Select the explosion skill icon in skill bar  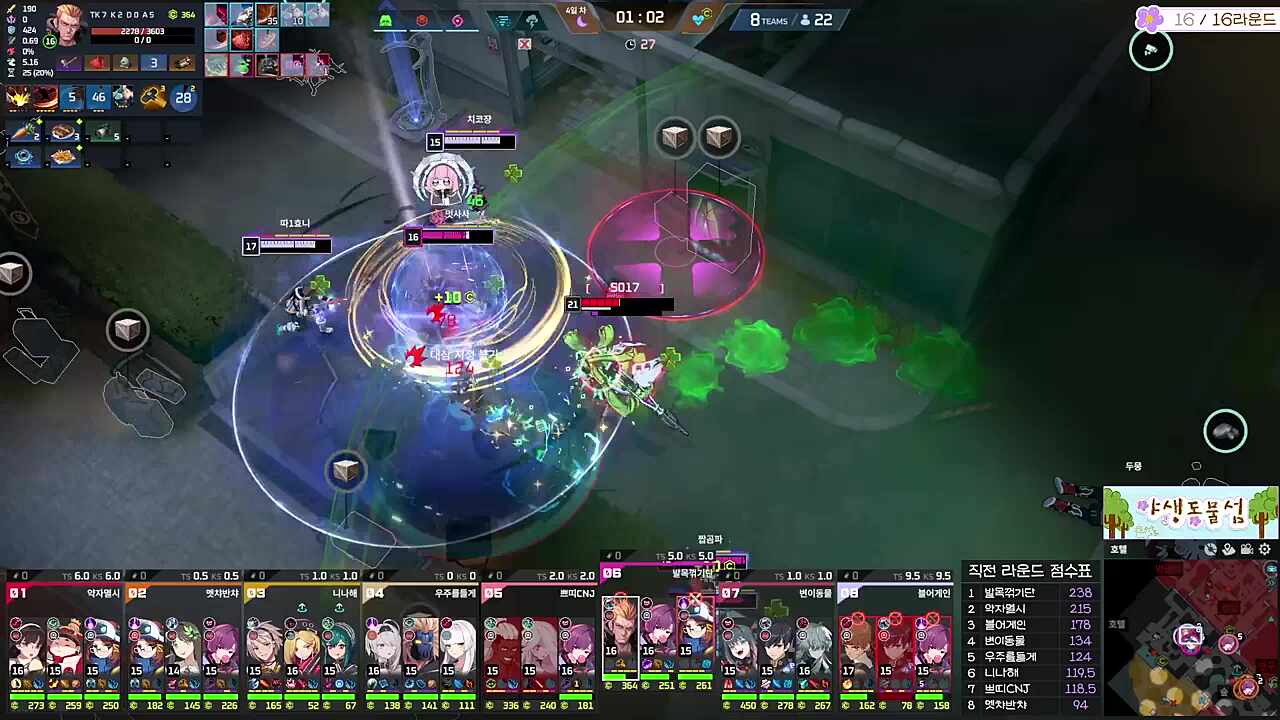[18, 97]
